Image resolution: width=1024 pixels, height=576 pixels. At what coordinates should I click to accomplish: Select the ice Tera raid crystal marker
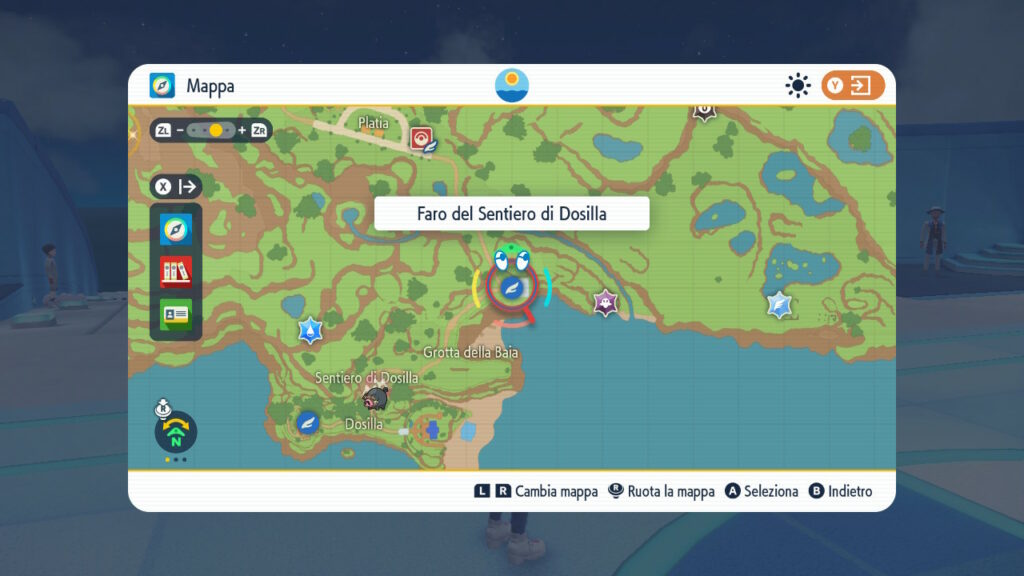(x=780, y=305)
